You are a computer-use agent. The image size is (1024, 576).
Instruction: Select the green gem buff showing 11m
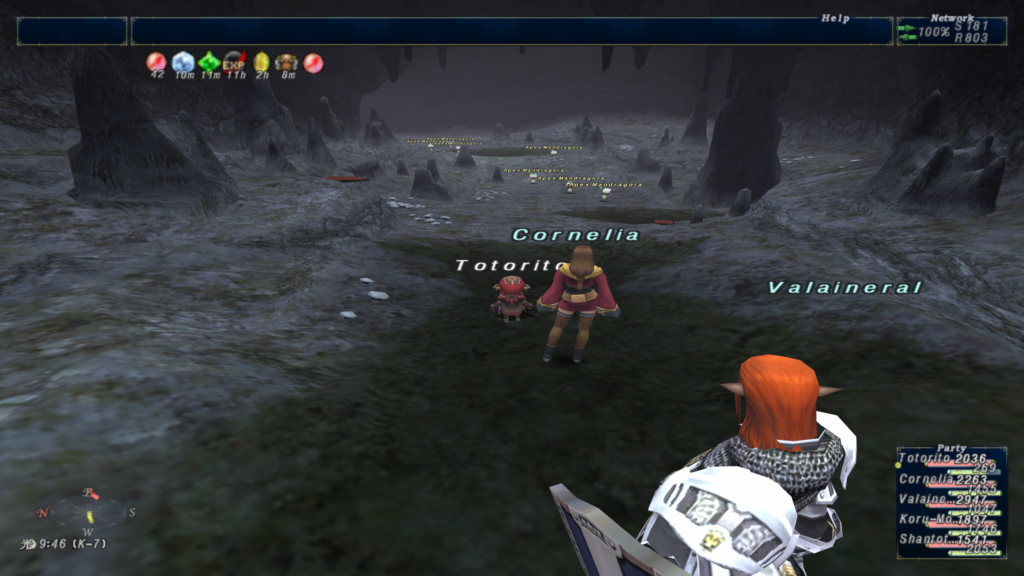click(209, 63)
